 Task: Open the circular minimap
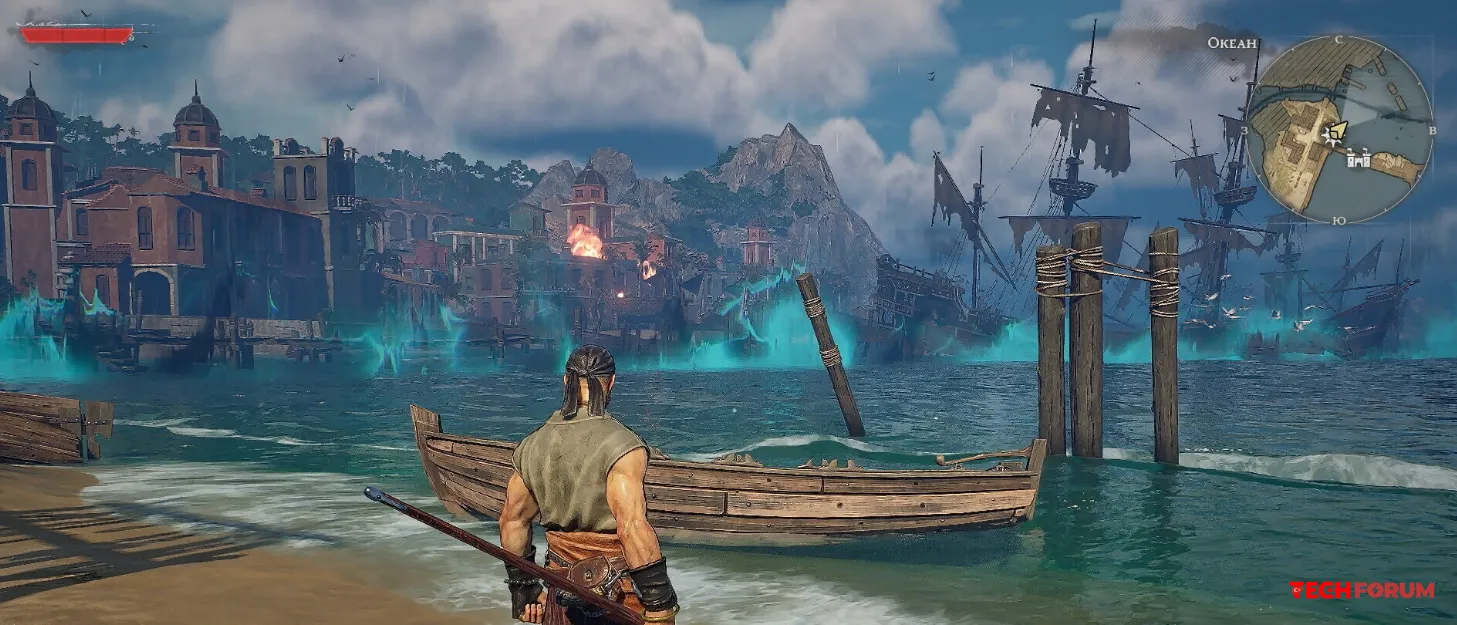pyautogui.click(x=1340, y=130)
